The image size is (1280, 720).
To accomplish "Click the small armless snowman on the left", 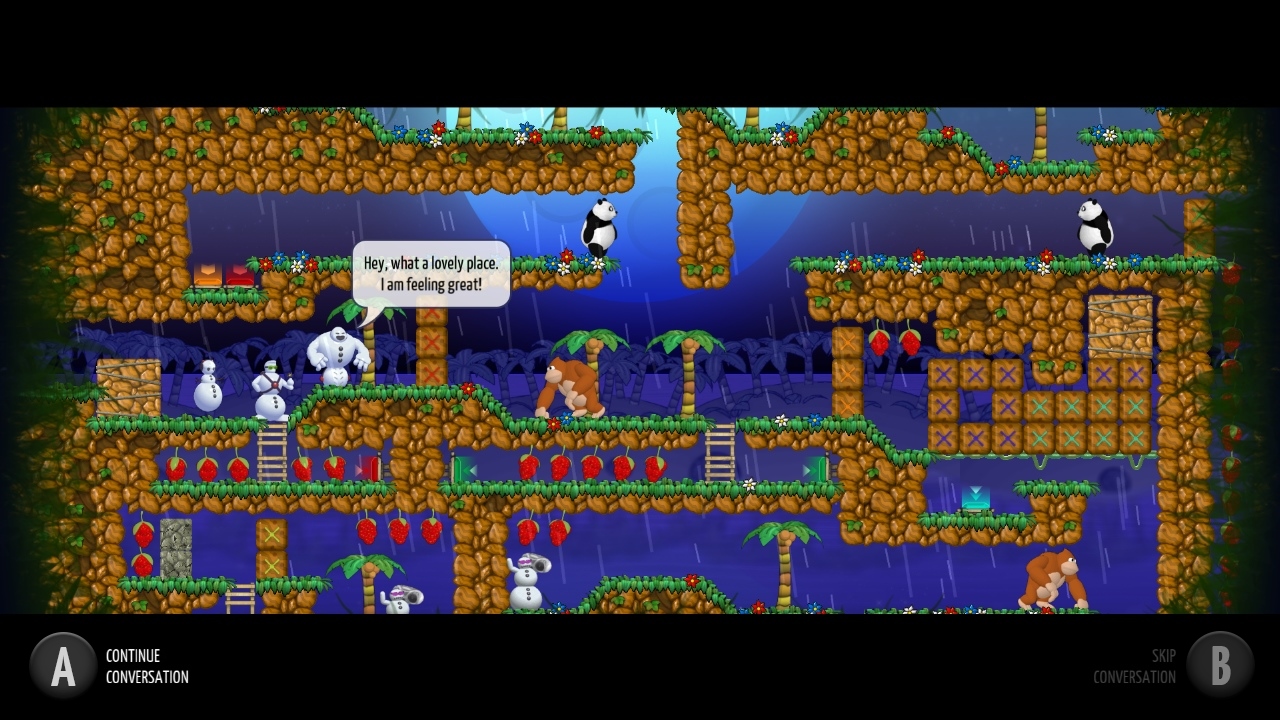I will pos(207,388).
